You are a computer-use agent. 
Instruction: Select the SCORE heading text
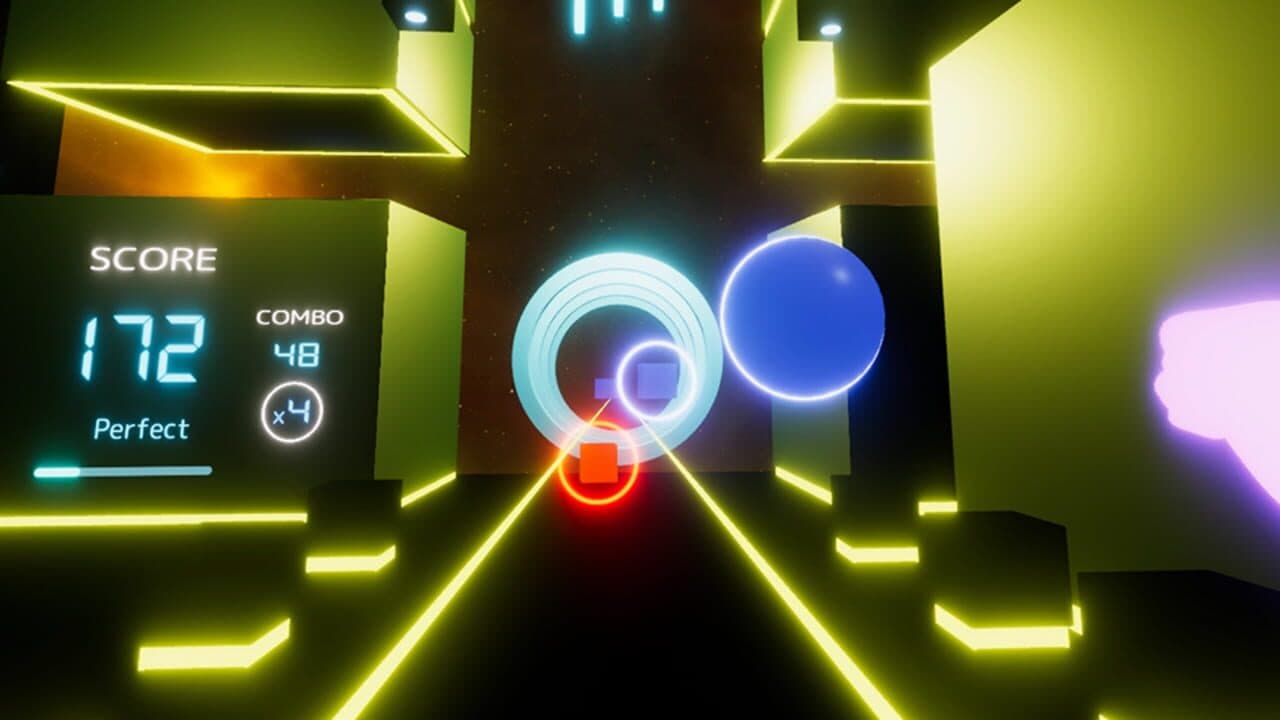152,258
